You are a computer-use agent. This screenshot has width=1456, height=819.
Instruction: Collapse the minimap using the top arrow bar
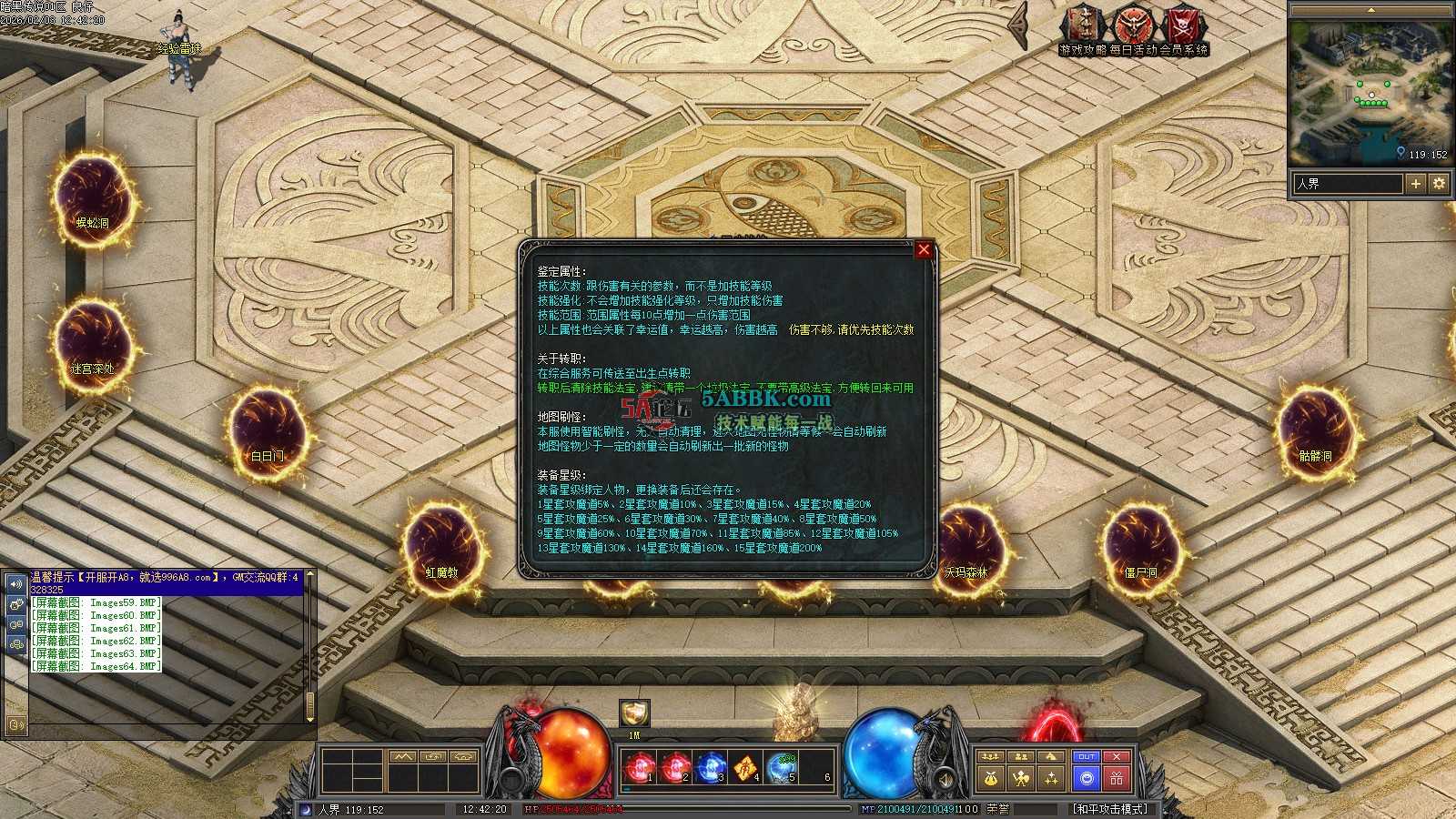[1372, 10]
